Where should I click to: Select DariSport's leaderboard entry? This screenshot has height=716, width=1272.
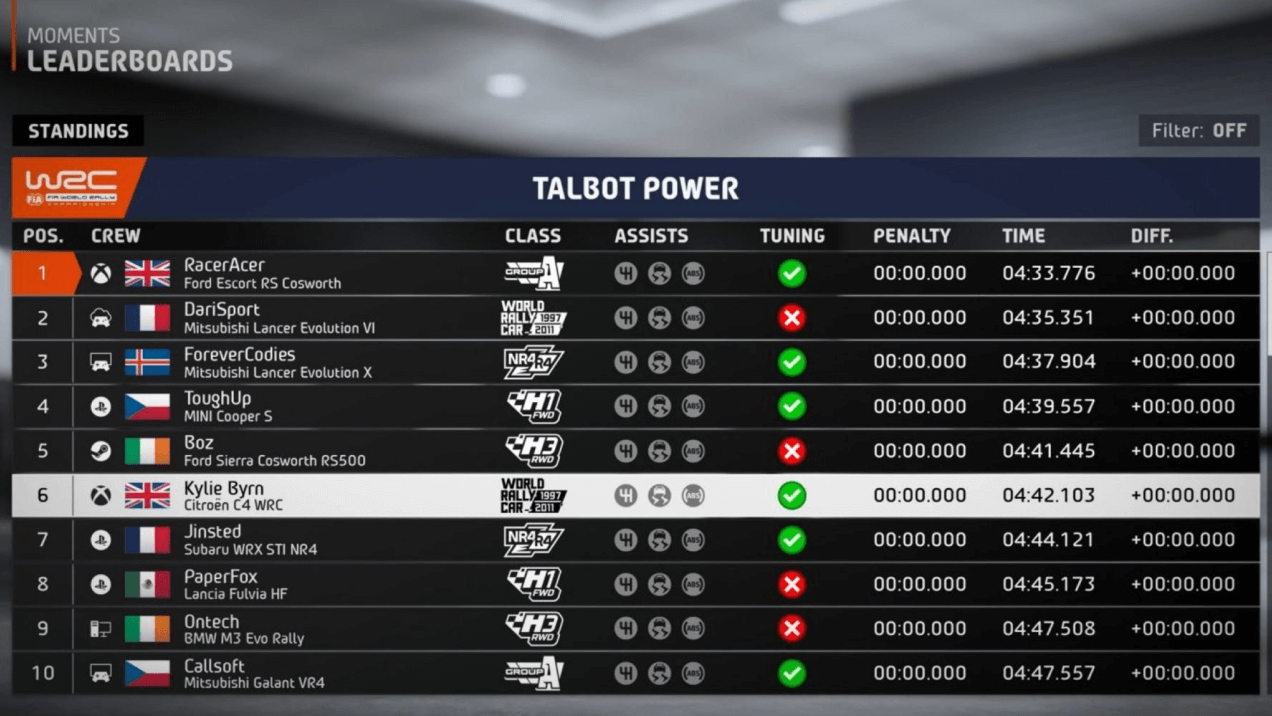pyautogui.click(x=636, y=318)
